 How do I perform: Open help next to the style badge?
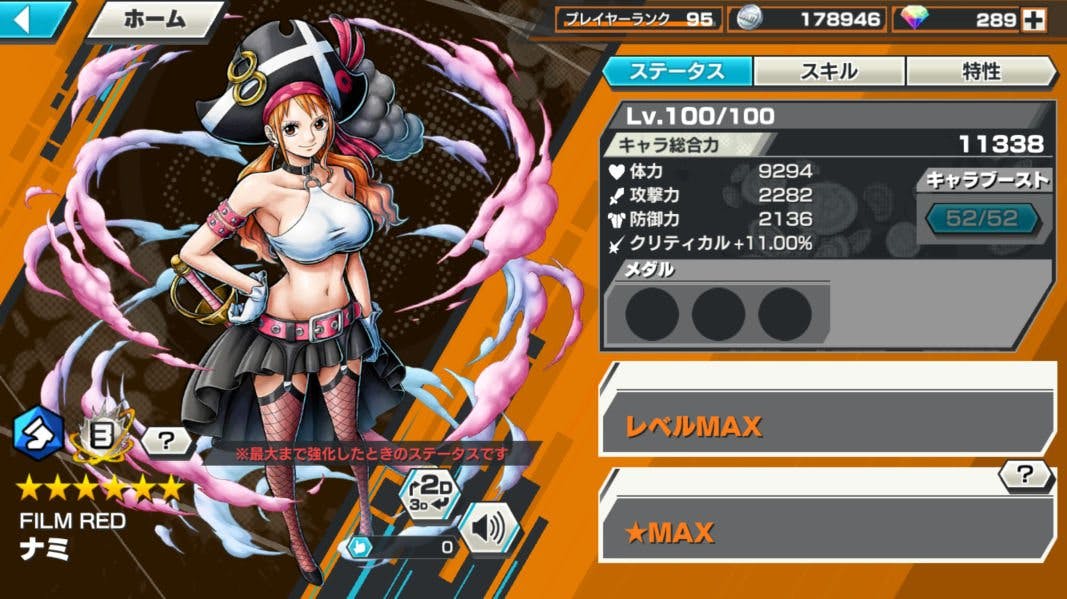point(165,438)
